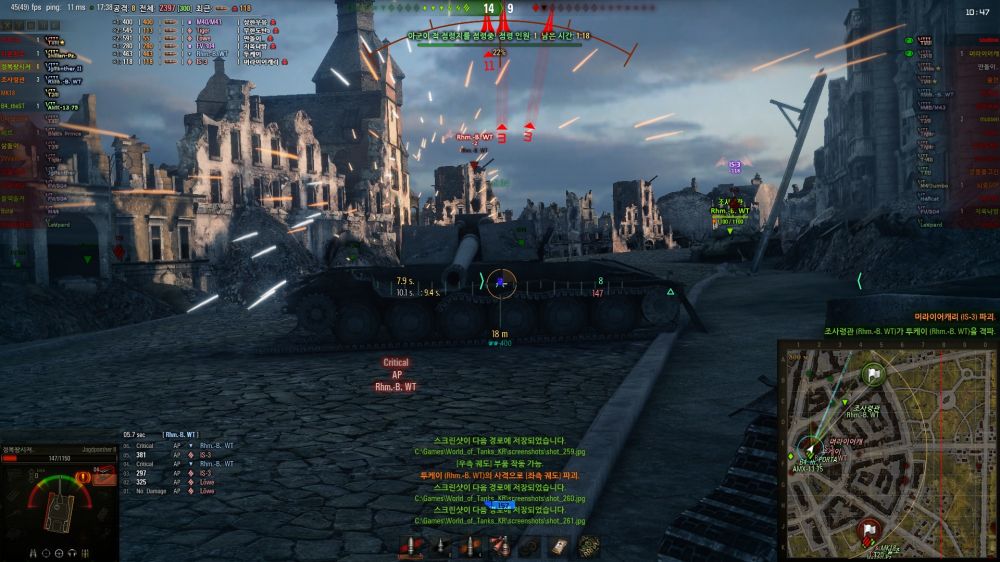Choose the plain white shell ammo slot

point(440,547)
